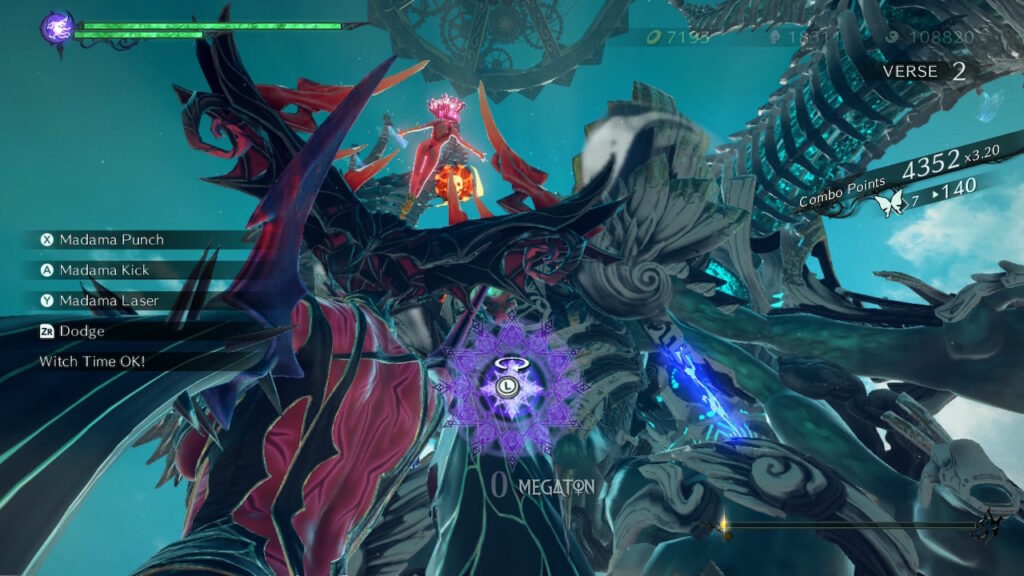Click the Dodge command entry
The width and height of the screenshot is (1024, 576).
80,331
